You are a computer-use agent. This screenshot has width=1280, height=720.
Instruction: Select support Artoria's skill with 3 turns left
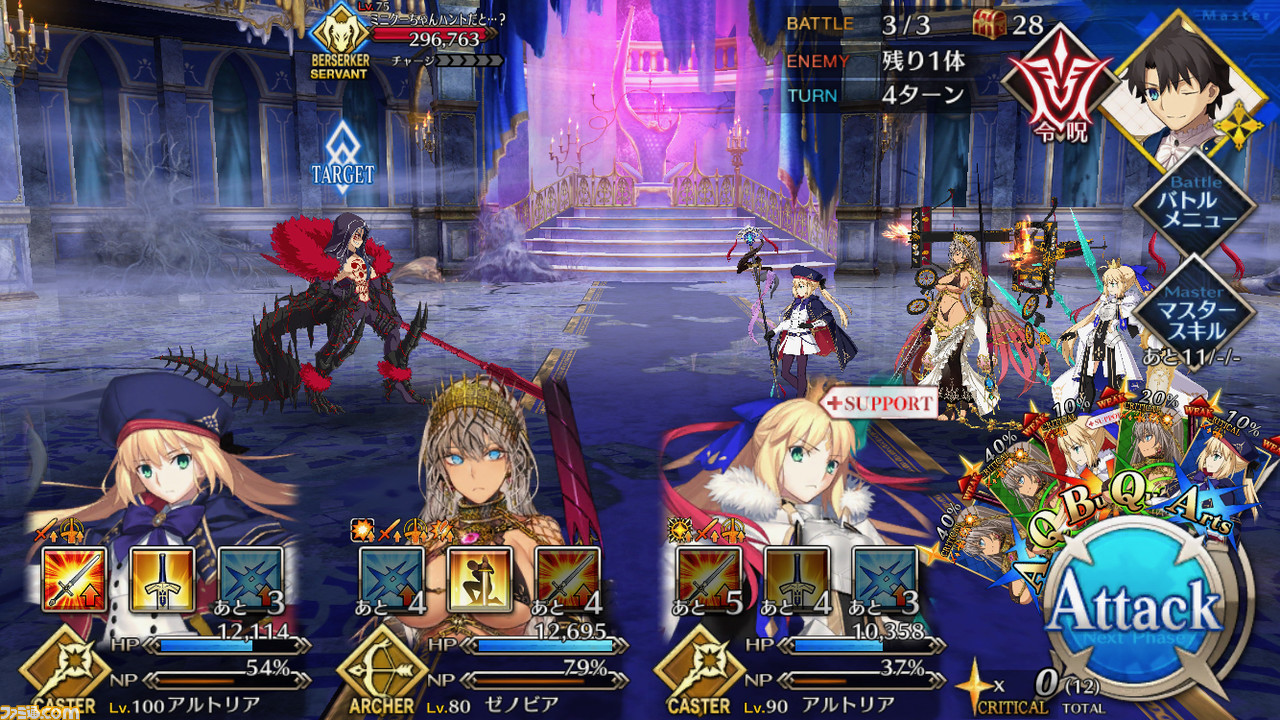[x=885, y=579]
